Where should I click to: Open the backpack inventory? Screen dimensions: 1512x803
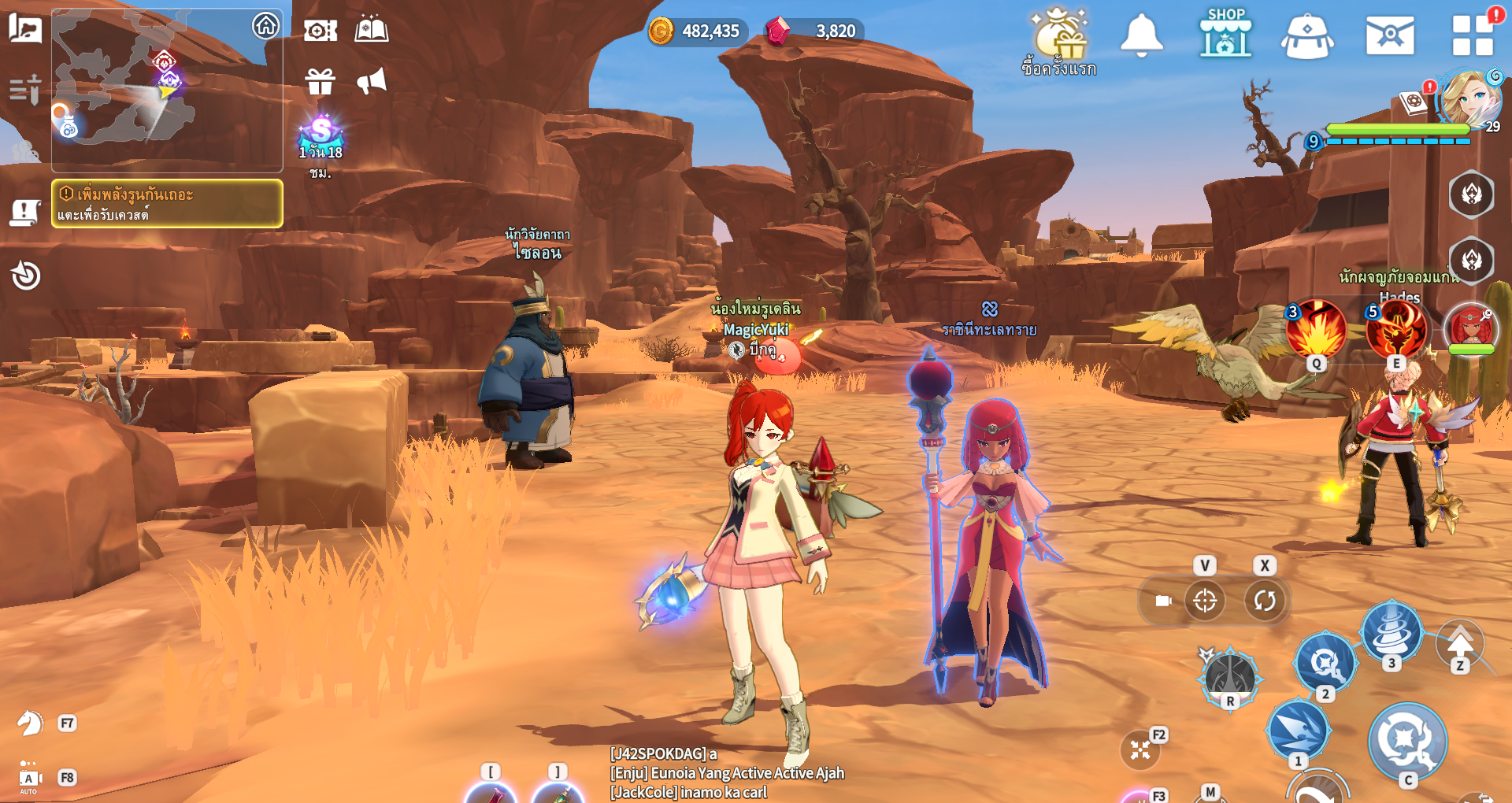tap(1306, 37)
